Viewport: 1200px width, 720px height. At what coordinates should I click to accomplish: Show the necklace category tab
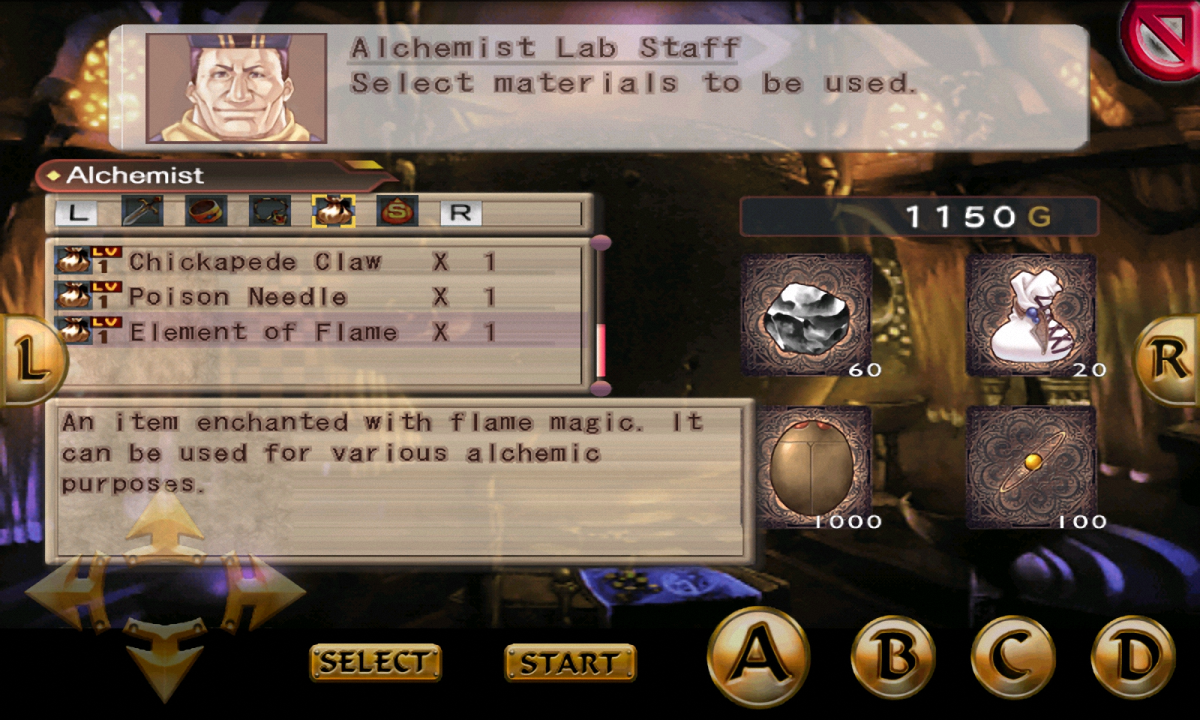coord(270,211)
